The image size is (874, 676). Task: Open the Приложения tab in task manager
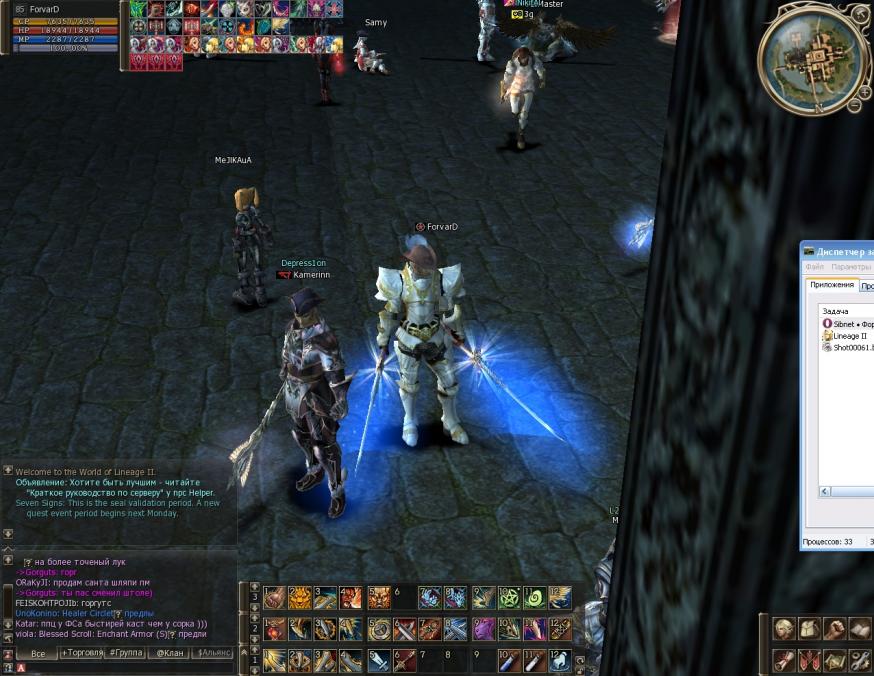coord(832,285)
